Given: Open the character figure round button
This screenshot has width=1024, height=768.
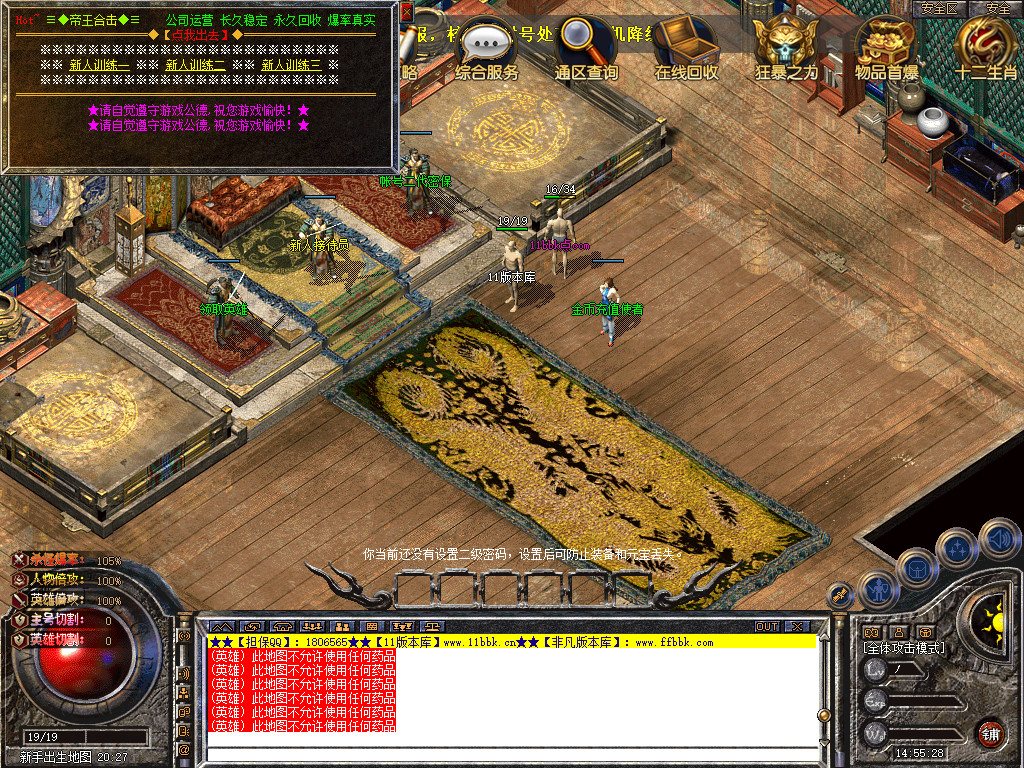Looking at the screenshot, I should click(879, 589).
